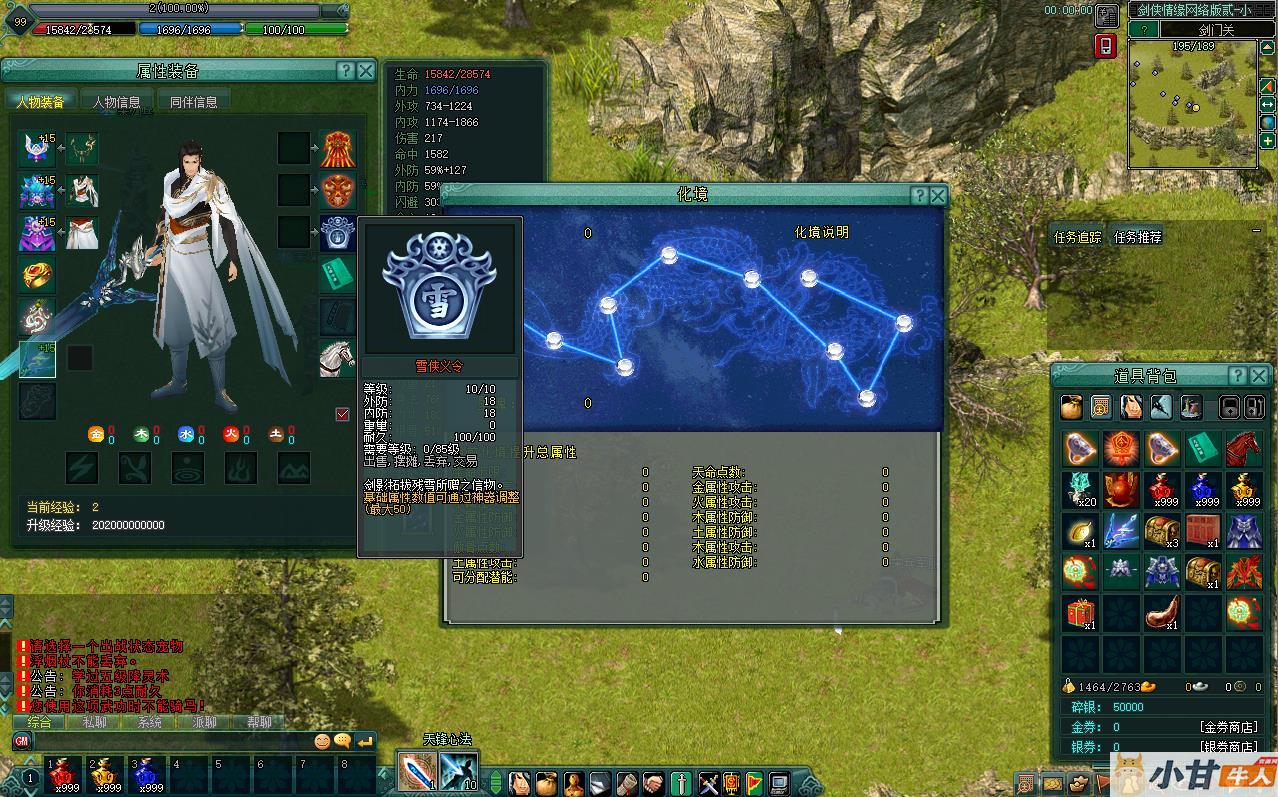The width and height of the screenshot is (1278, 797).
Task: Switch chat to the 系统 channel
Action: pos(149,722)
